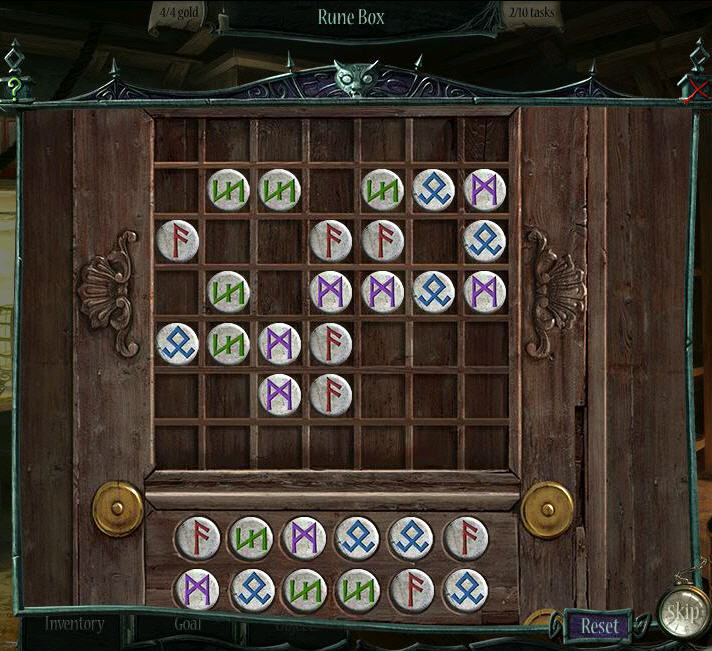This screenshot has width=712, height=651.
Task: Open the Inventory panel
Action: [x=74, y=624]
